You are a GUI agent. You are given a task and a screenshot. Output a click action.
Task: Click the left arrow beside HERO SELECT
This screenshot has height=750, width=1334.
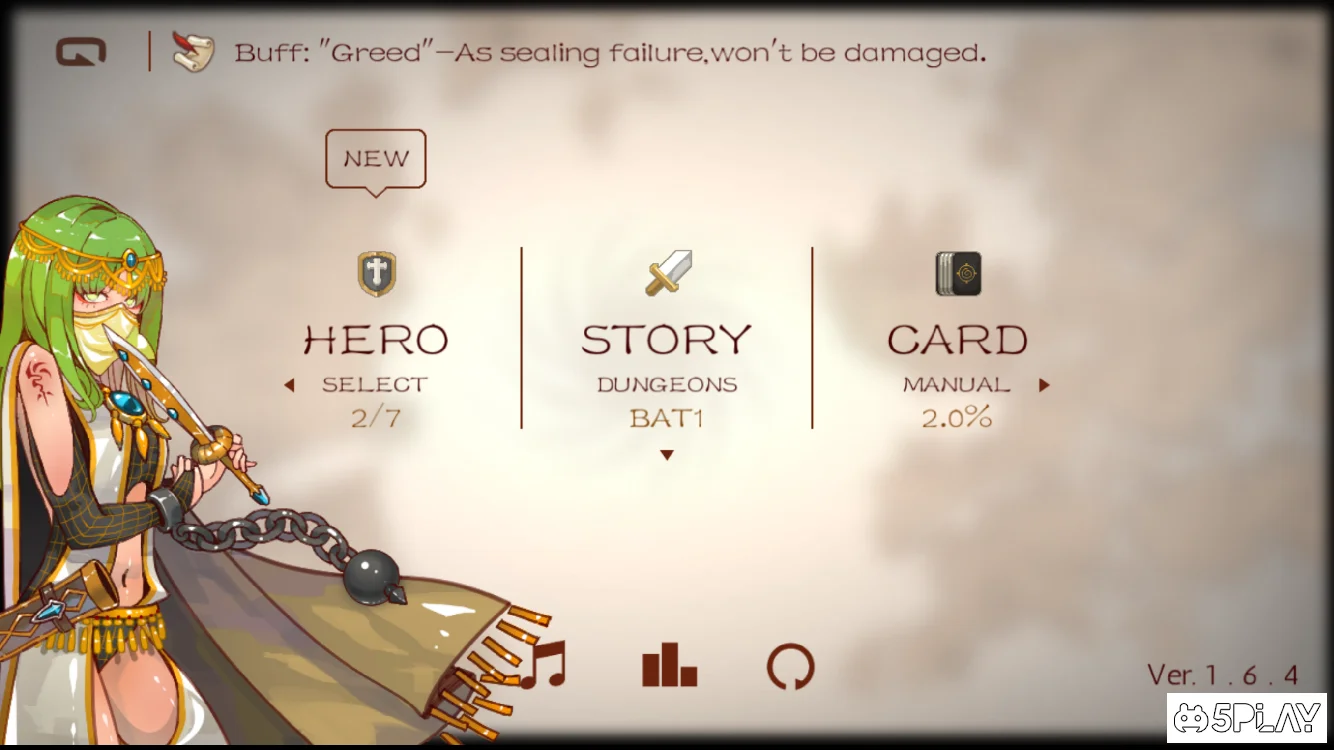click(x=292, y=383)
